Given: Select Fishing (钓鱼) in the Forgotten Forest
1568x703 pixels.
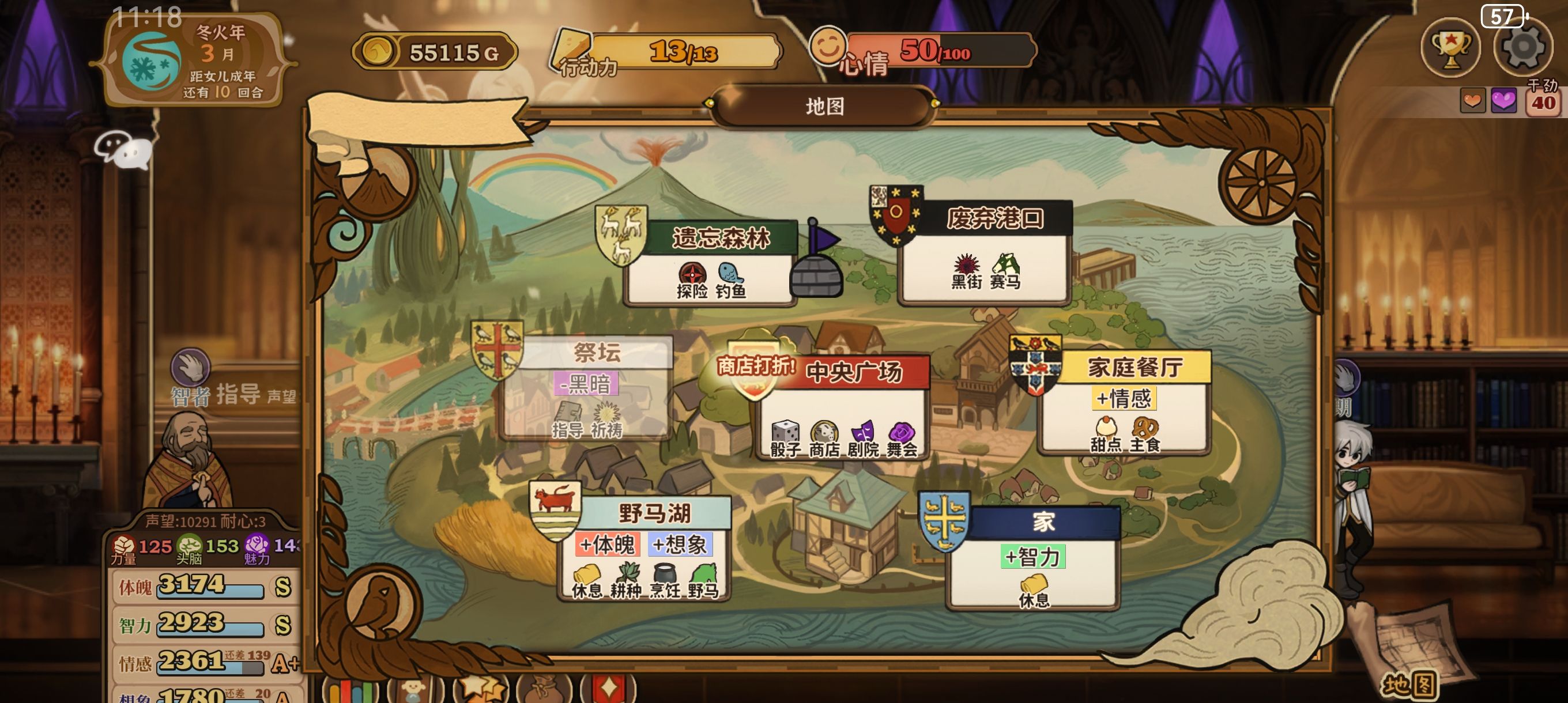Looking at the screenshot, I should [730, 280].
